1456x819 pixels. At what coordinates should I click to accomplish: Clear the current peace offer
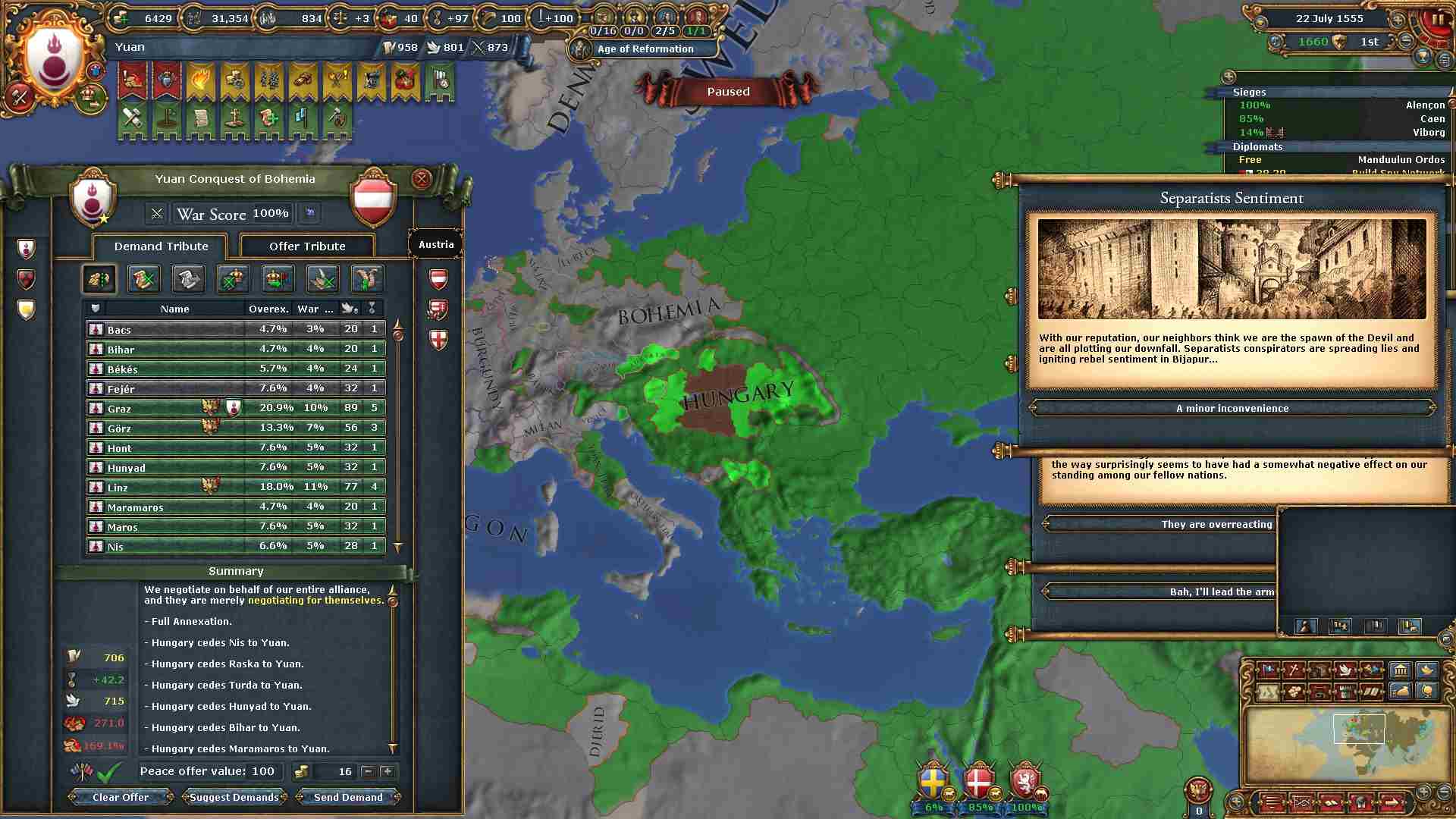121,797
